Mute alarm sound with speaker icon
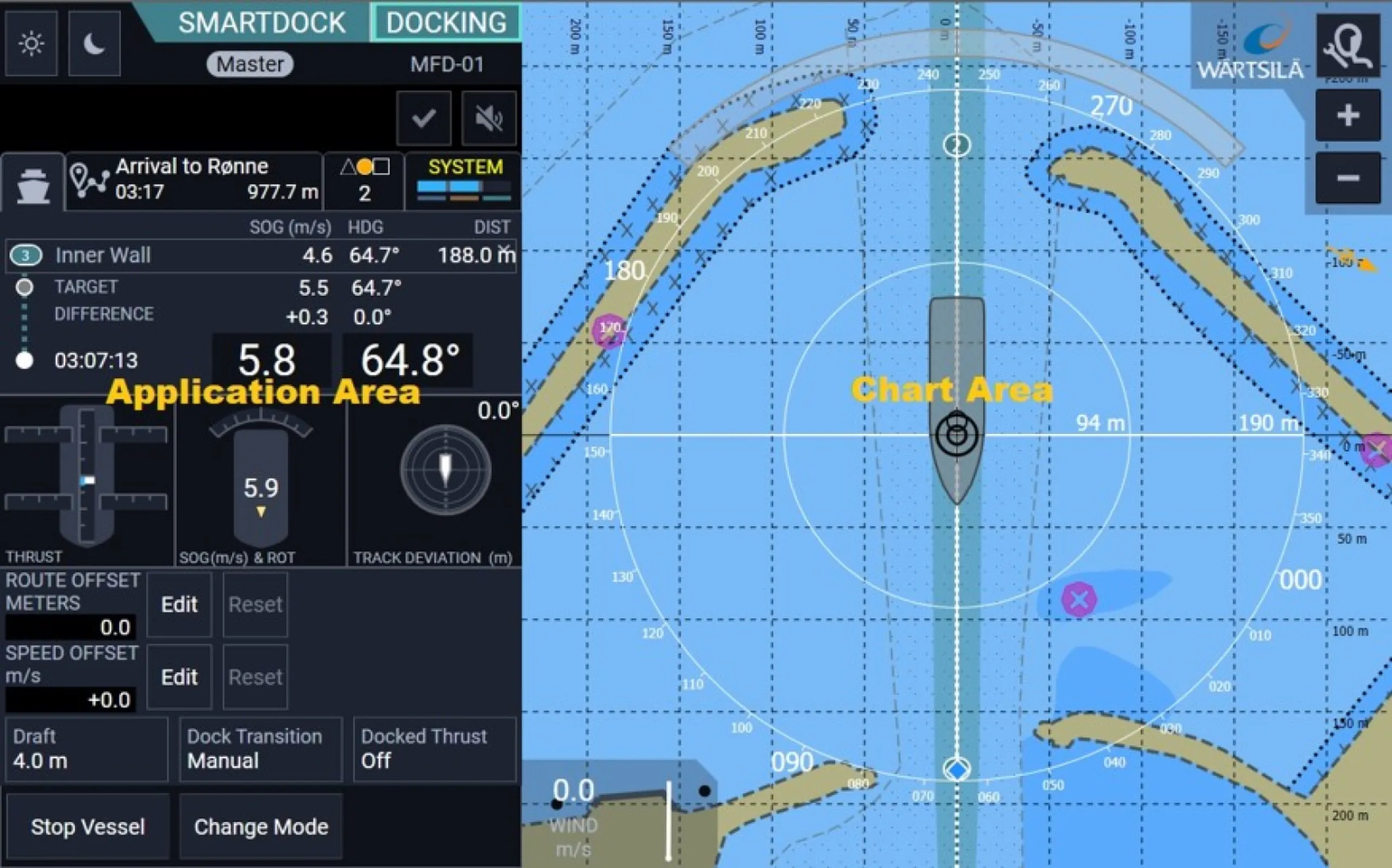This screenshot has height=868, width=1392. click(489, 118)
